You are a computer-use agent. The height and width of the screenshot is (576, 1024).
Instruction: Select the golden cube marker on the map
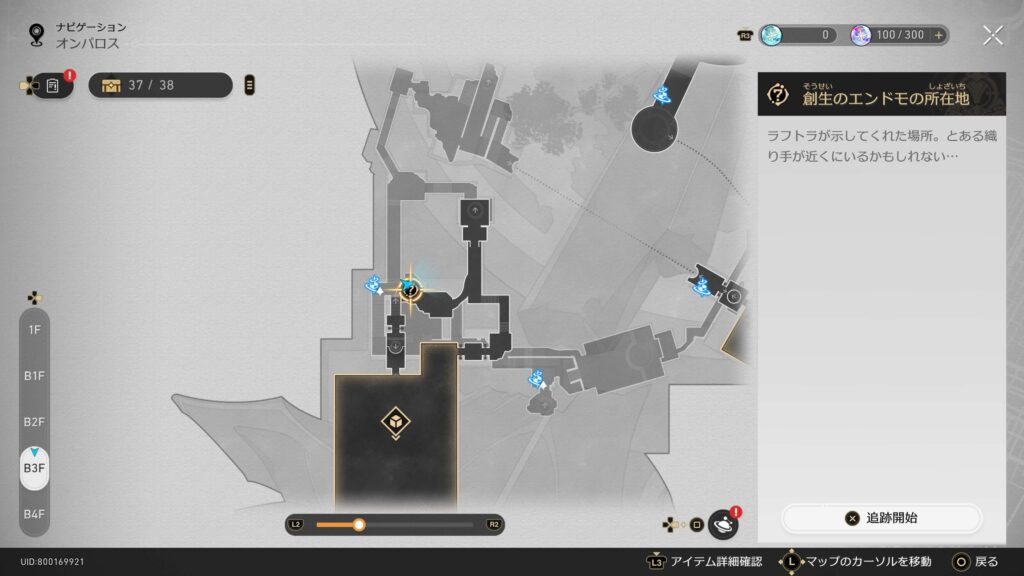[395, 424]
